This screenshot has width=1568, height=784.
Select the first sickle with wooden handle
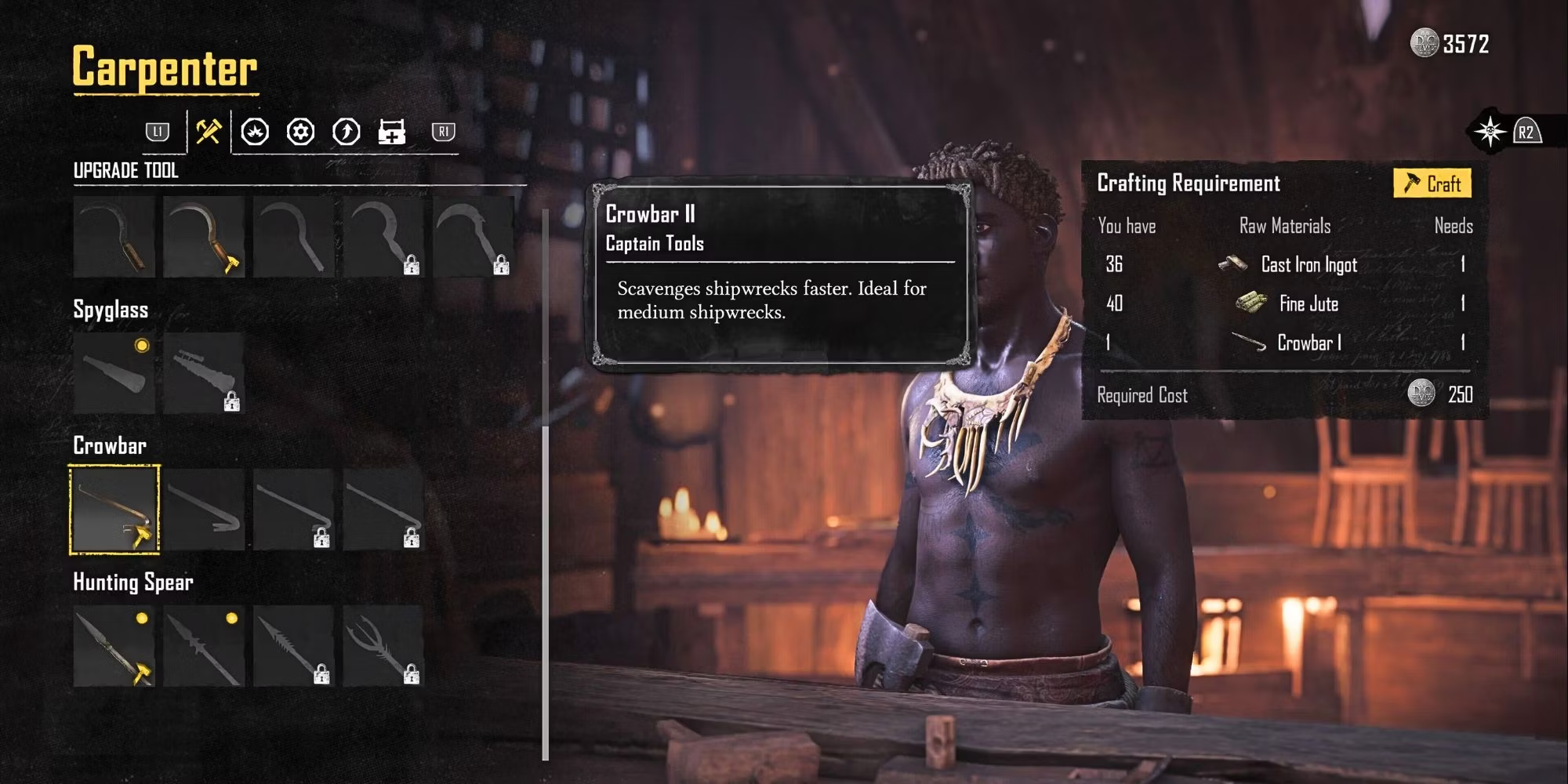pos(114,237)
